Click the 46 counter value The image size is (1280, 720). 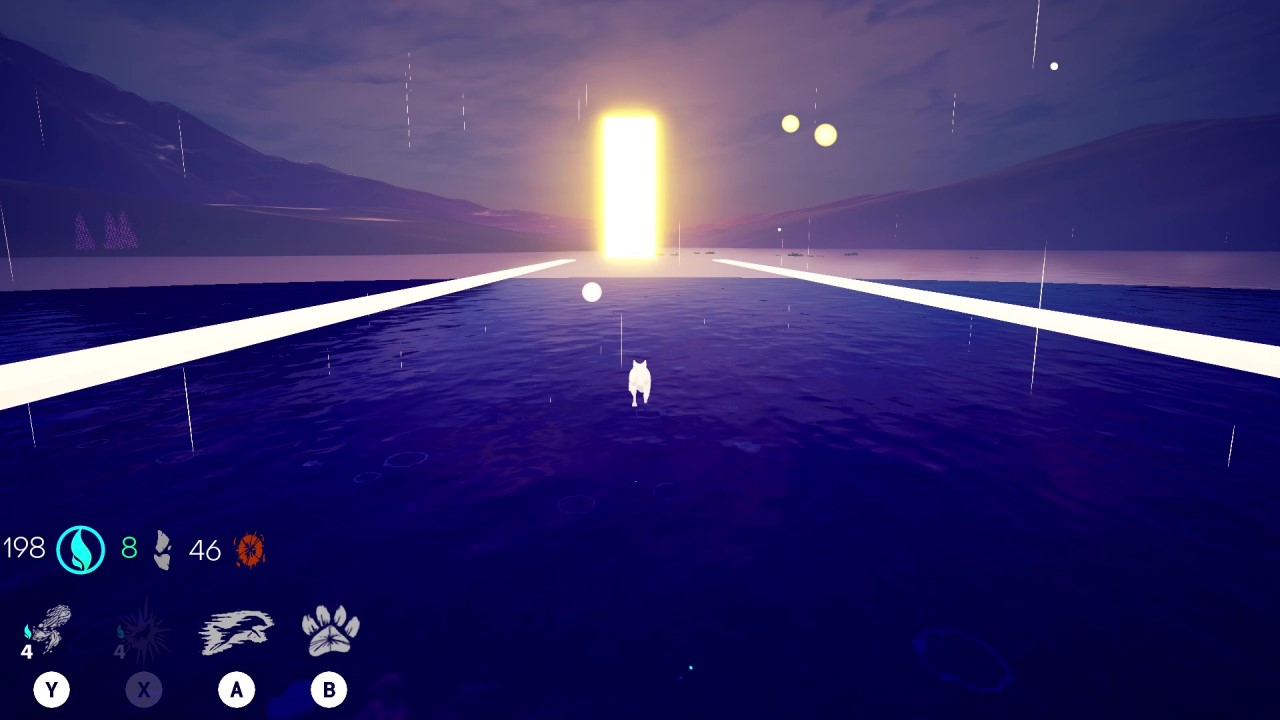click(x=206, y=549)
